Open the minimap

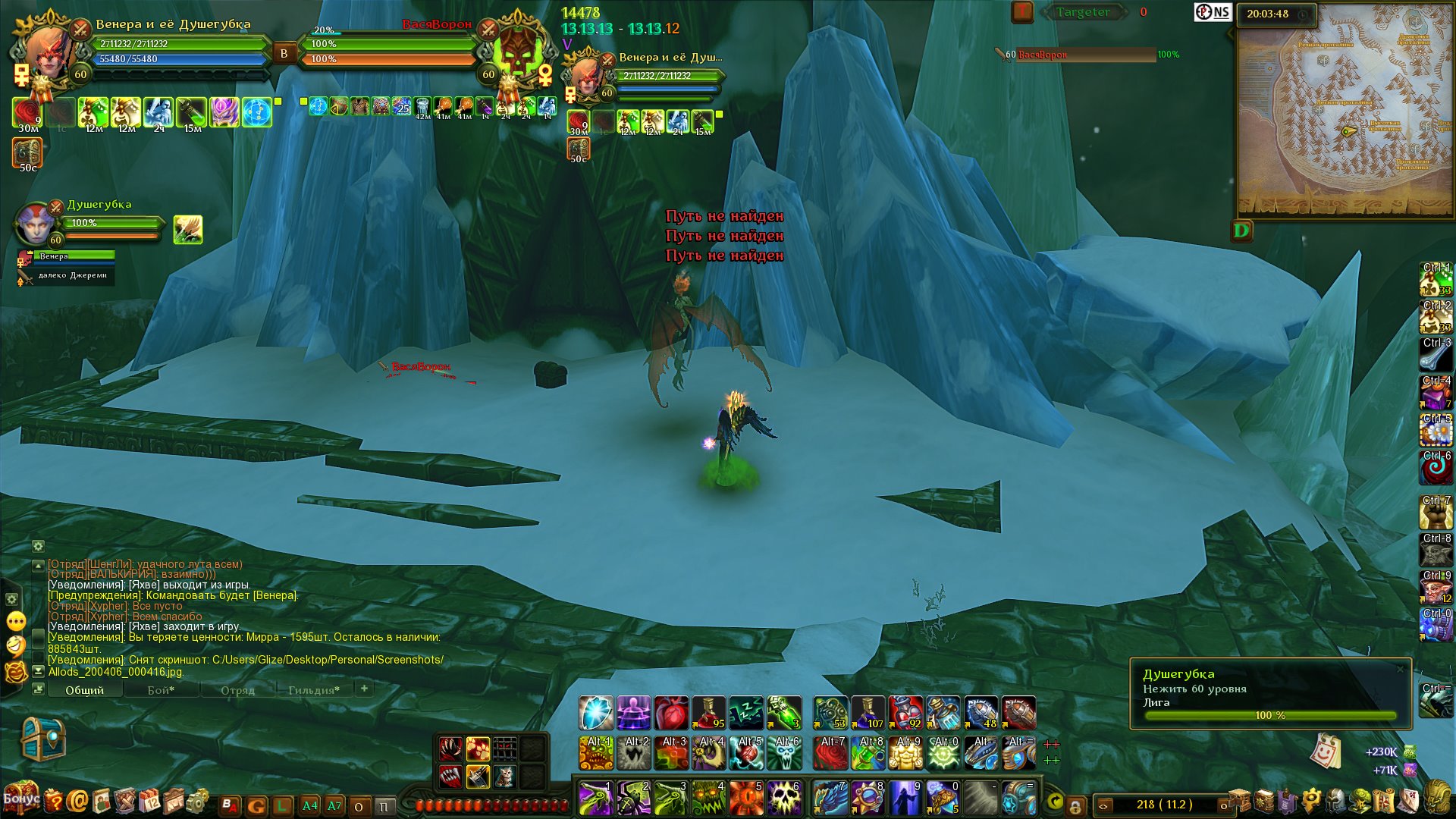point(1345,110)
